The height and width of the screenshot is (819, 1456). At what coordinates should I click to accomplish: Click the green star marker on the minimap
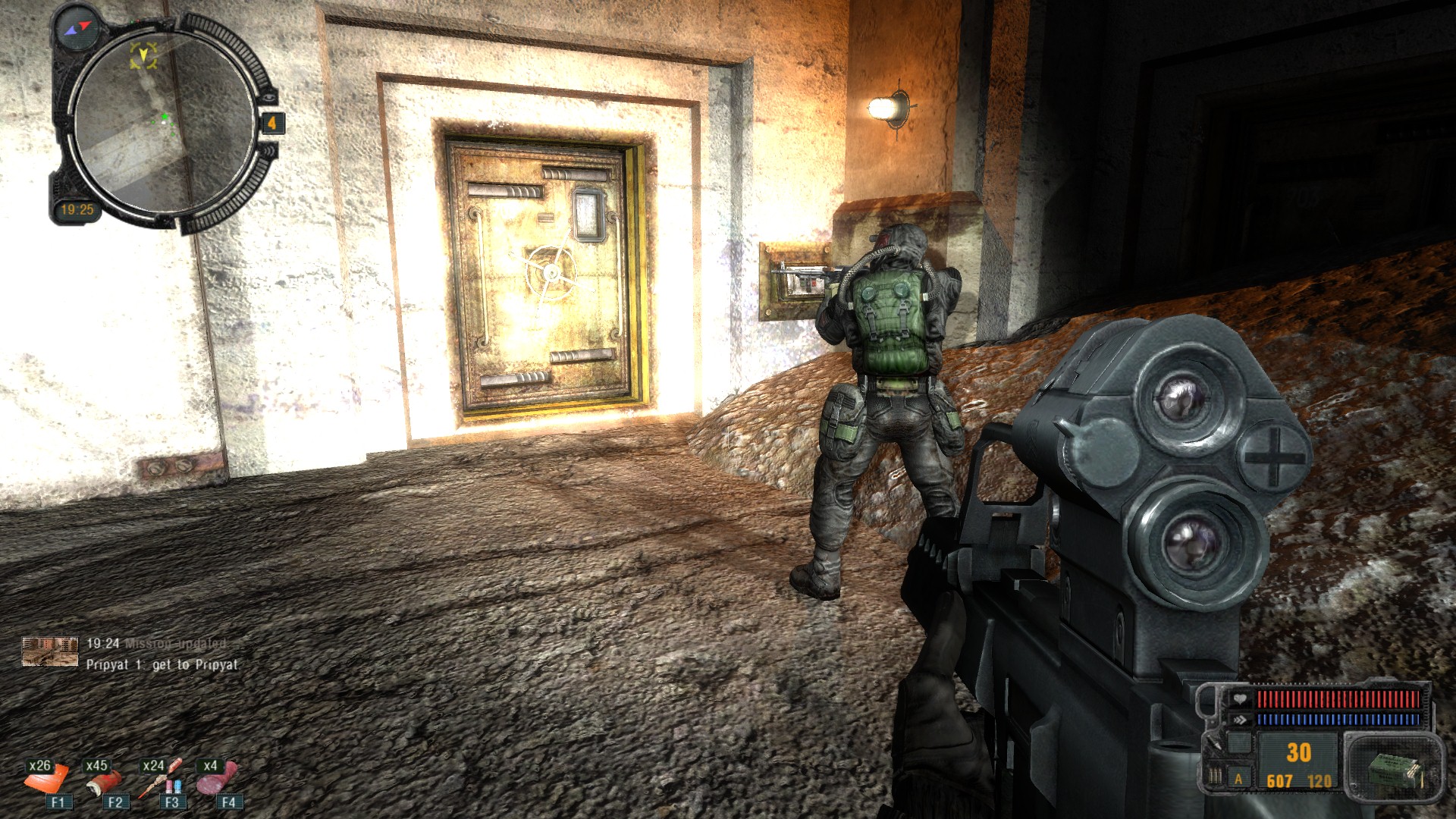pyautogui.click(x=164, y=117)
